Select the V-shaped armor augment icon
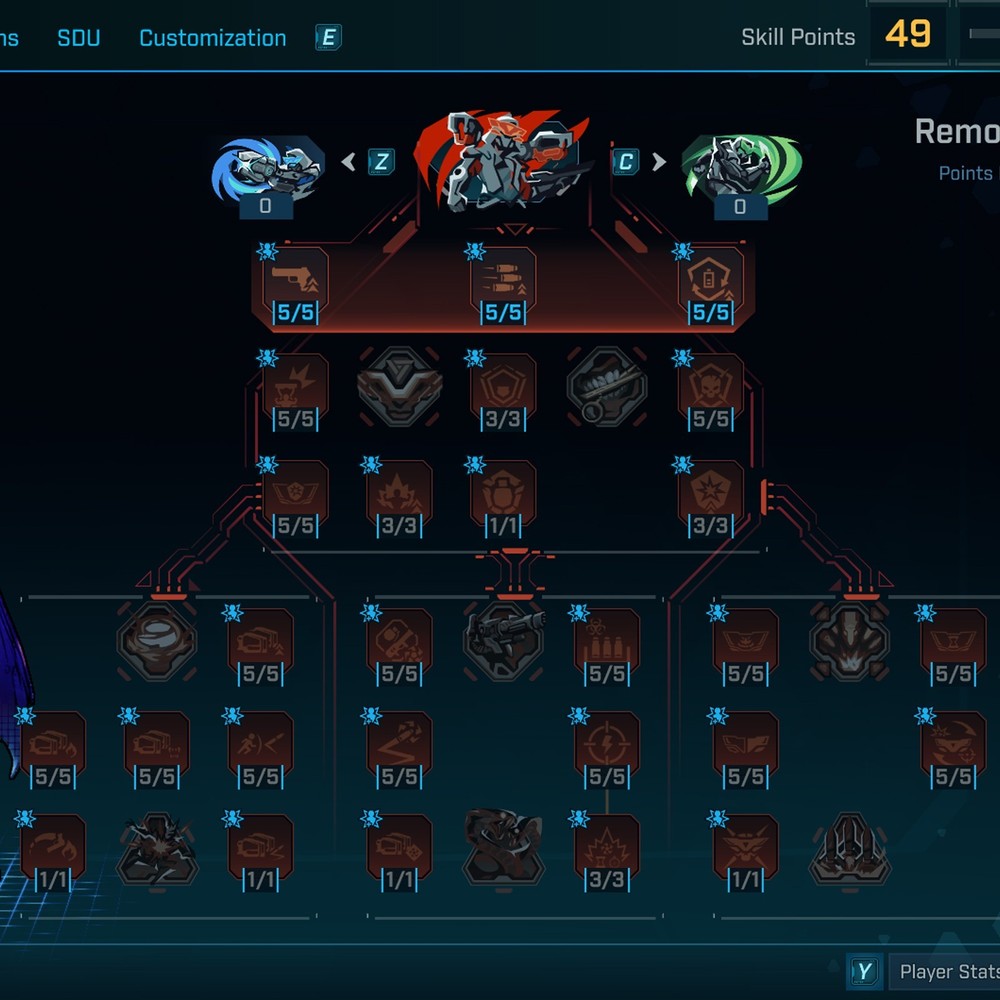Screen dimensions: 1000x1000 coord(399,386)
